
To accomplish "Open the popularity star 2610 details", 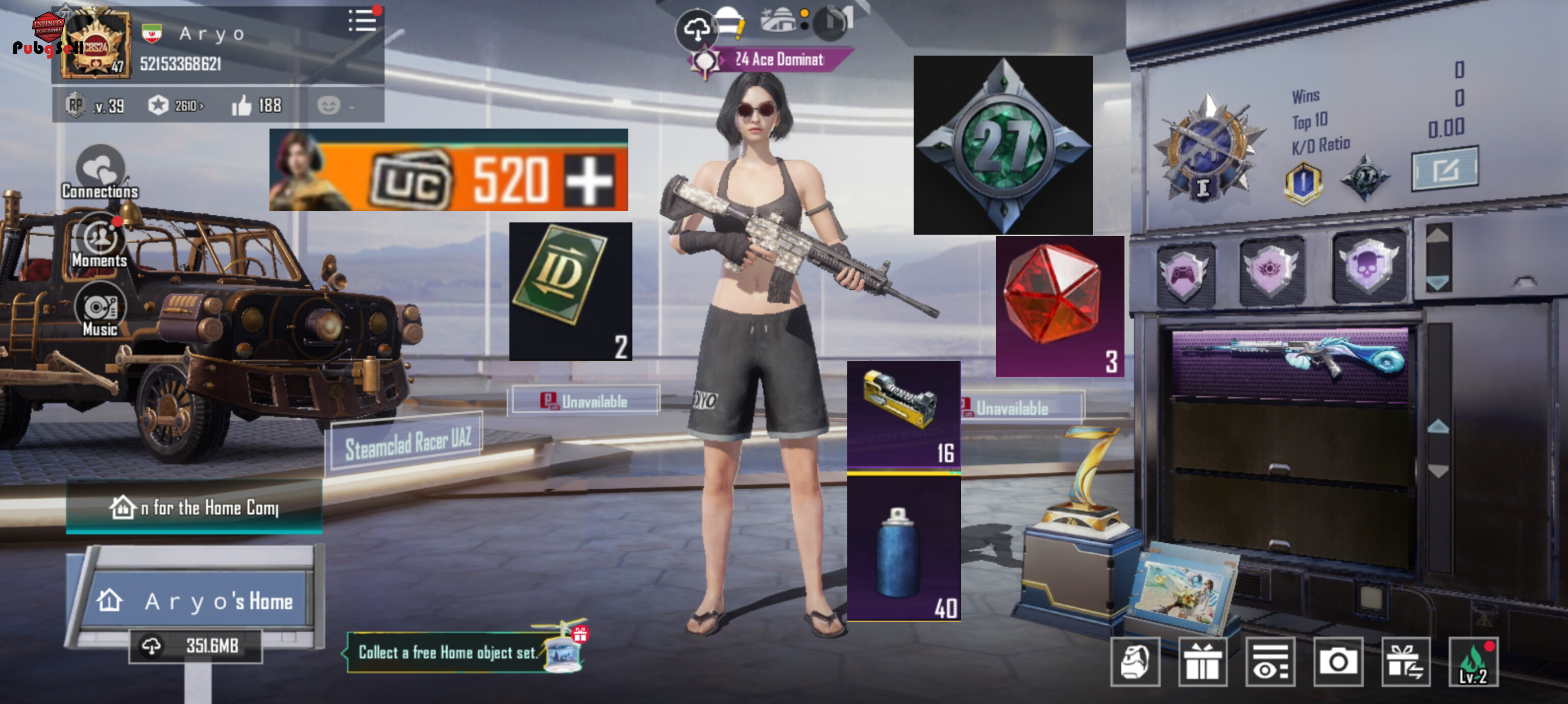I will tap(176, 106).
